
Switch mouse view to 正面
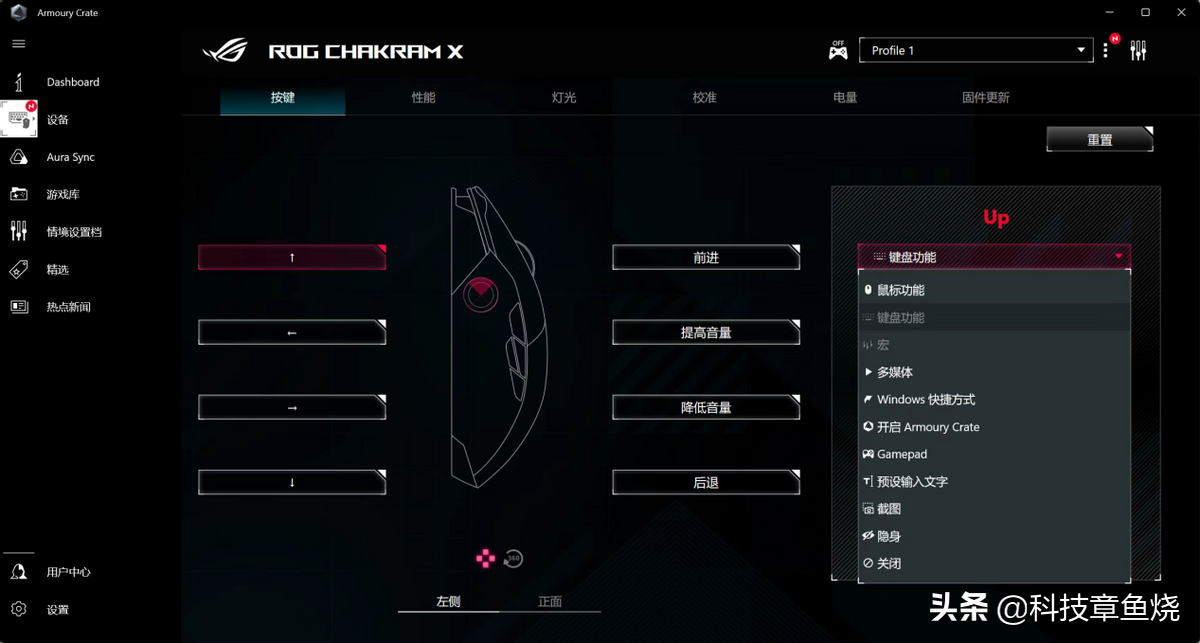point(550,602)
